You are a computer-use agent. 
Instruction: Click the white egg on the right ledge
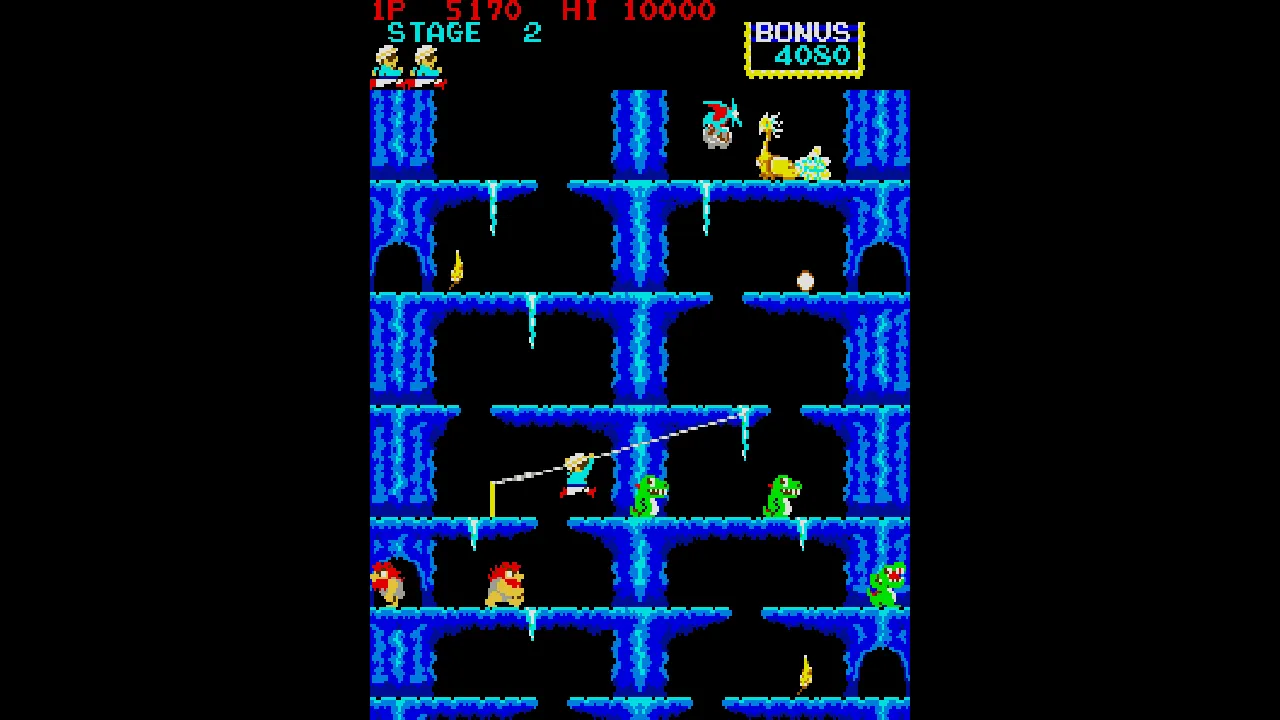point(805,281)
